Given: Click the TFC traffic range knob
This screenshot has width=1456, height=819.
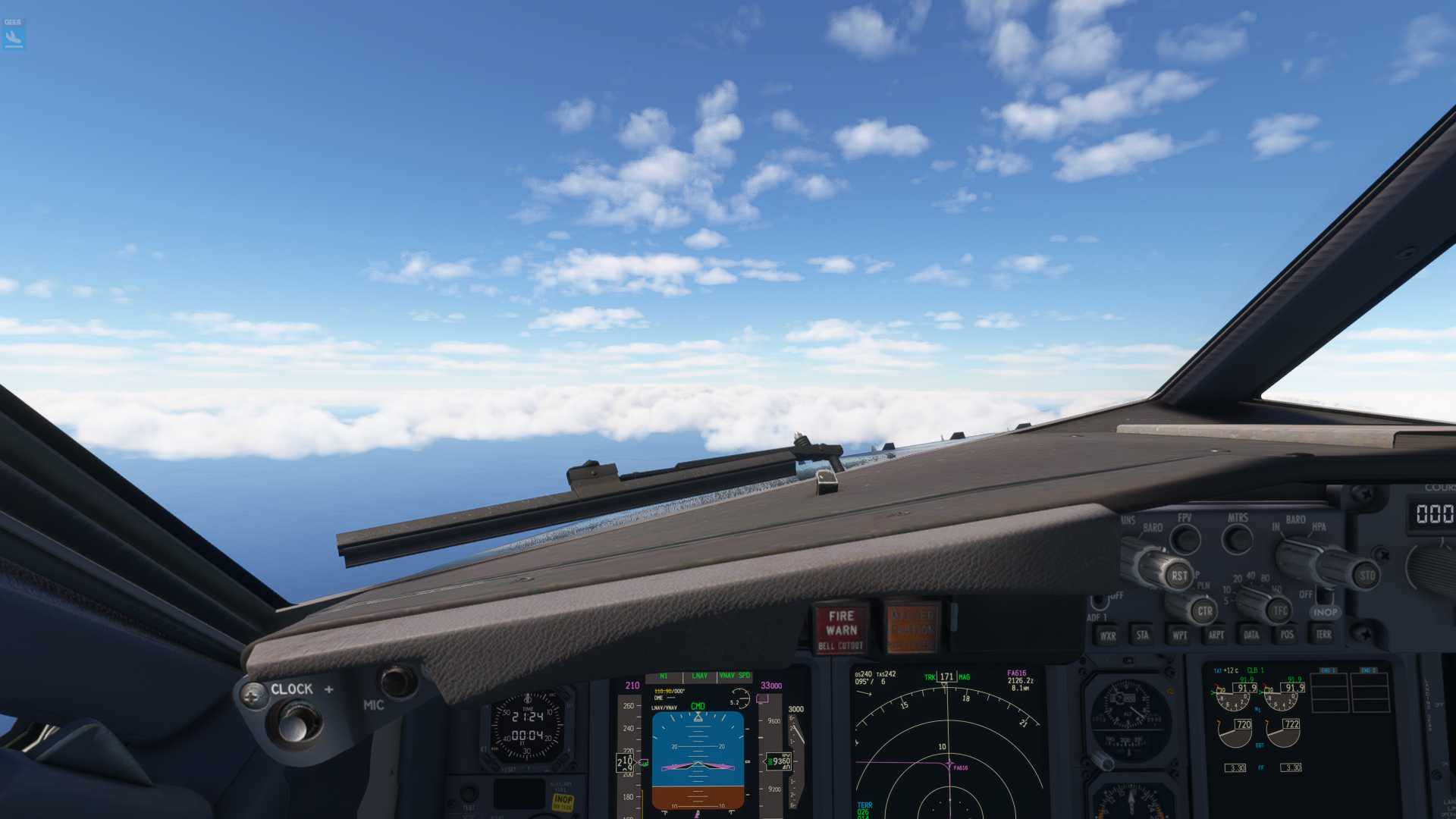Looking at the screenshot, I should coord(1280,610).
